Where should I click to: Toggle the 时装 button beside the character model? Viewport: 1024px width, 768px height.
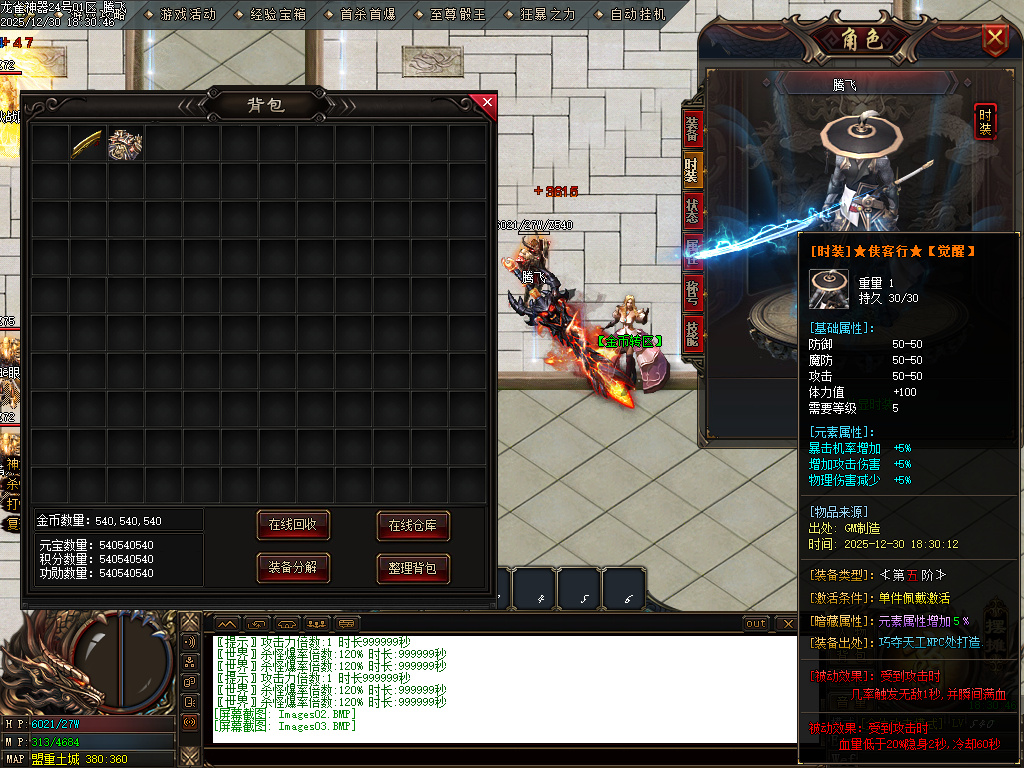[x=985, y=121]
